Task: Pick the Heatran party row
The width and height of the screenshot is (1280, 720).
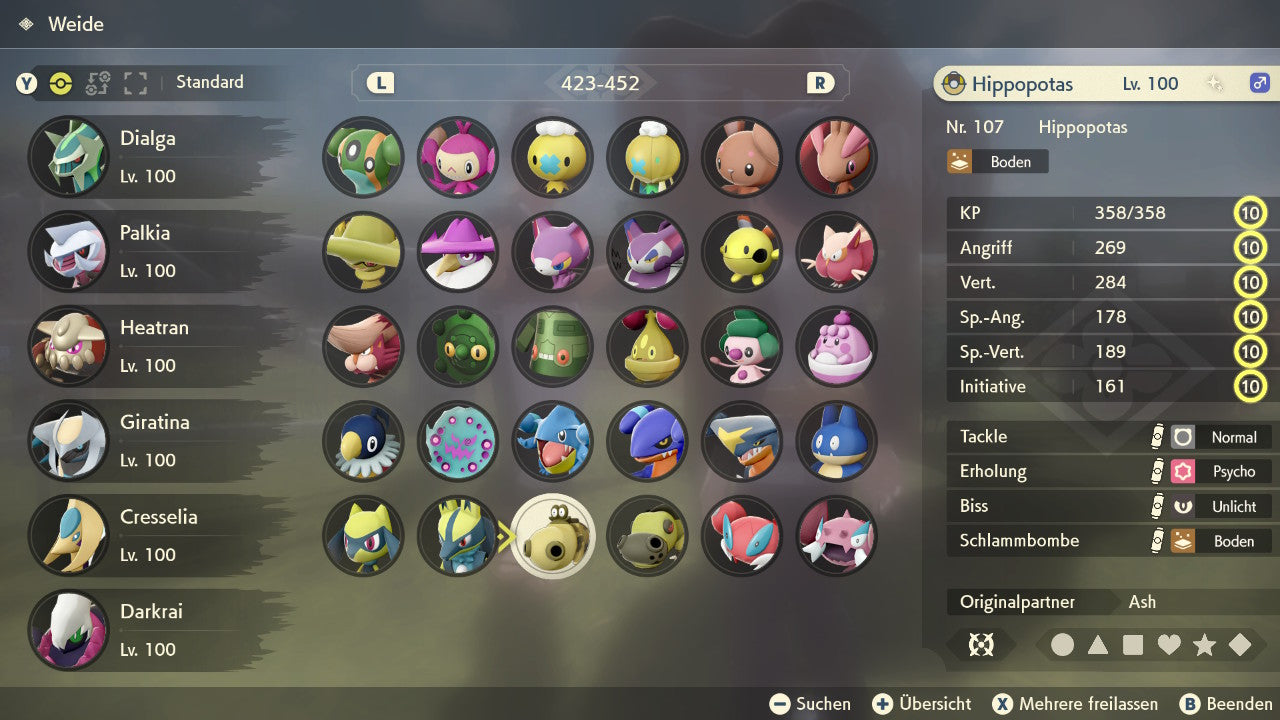Action: pos(150,346)
